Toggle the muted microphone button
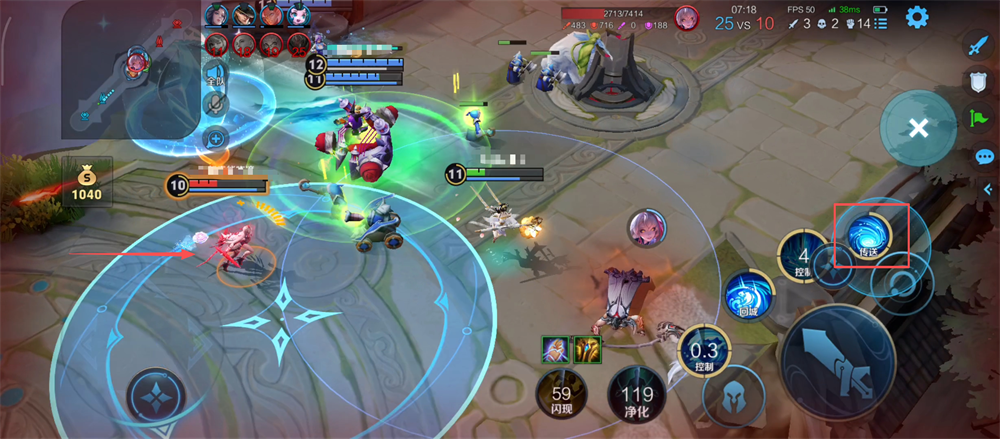1000x439 pixels. (x=215, y=104)
